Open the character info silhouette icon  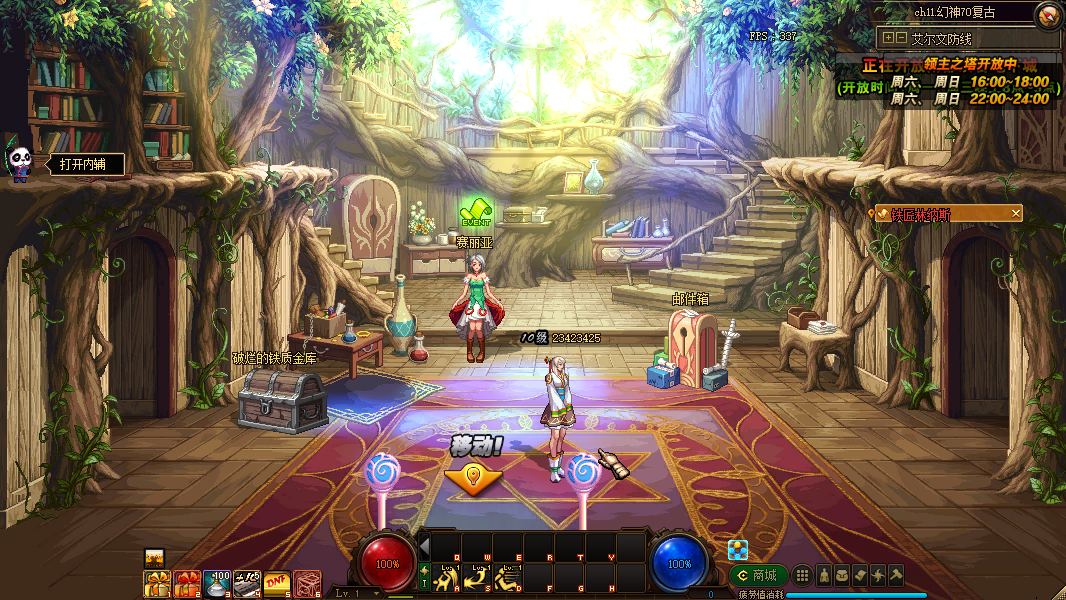coord(824,575)
